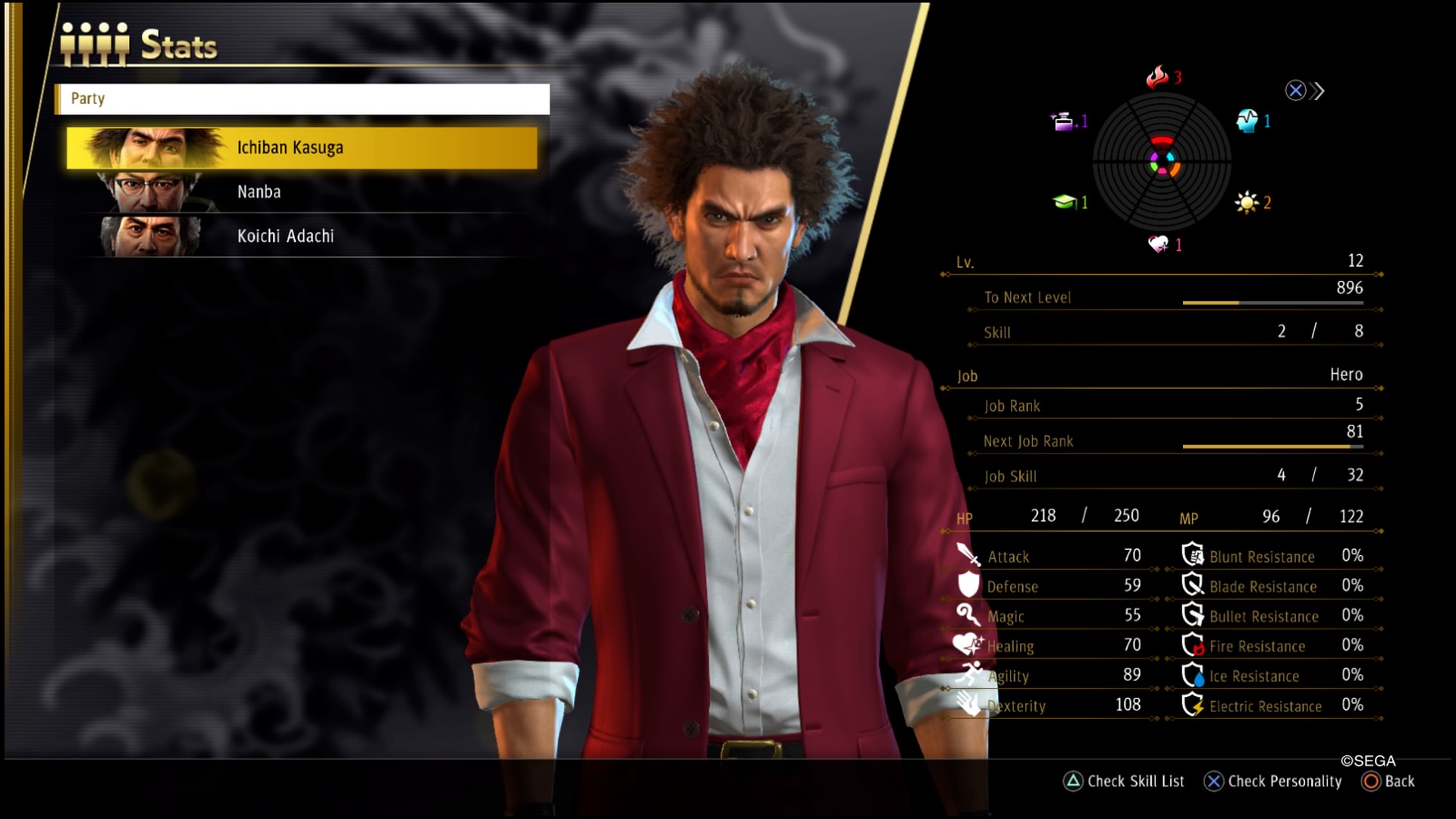Select Koichi Adachi's party row

pyautogui.click(x=302, y=236)
